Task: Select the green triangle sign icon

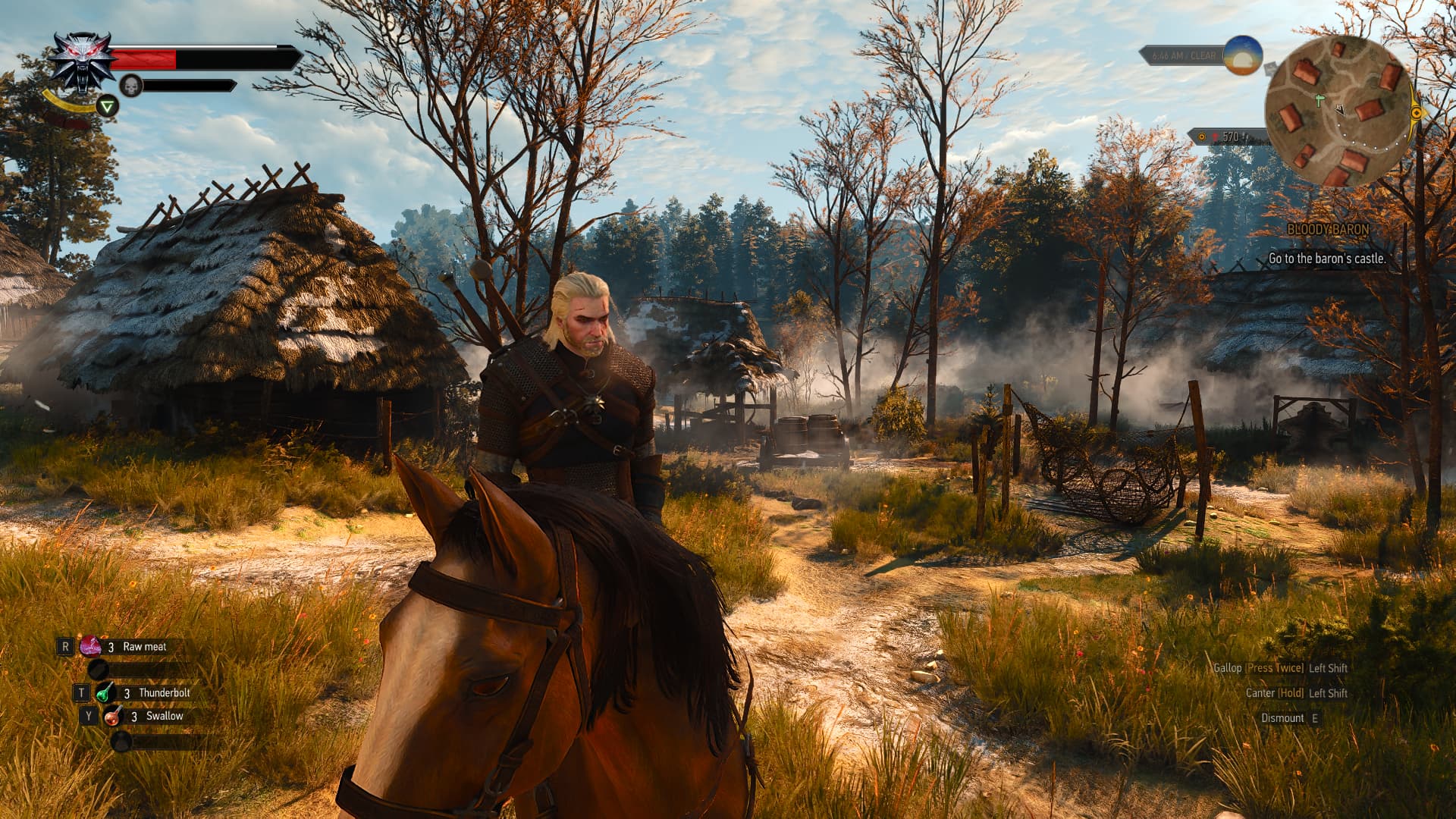Action: pyautogui.click(x=108, y=106)
